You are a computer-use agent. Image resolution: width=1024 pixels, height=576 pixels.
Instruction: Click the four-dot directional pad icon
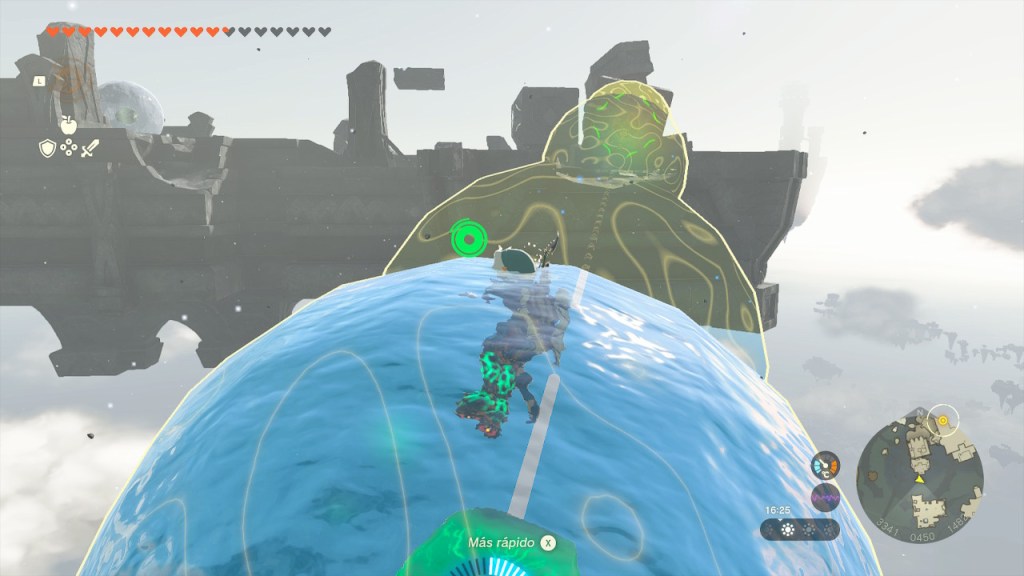(68, 148)
